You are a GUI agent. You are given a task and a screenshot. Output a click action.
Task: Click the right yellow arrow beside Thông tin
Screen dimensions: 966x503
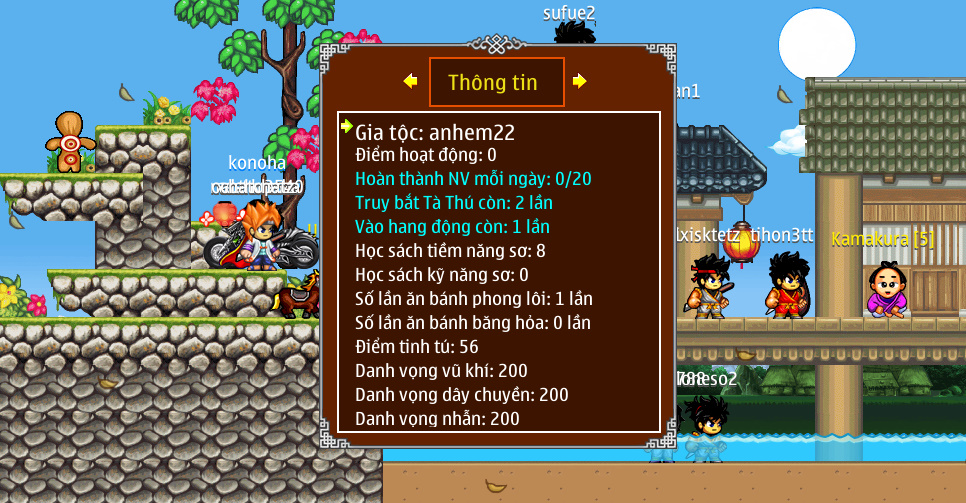579,81
